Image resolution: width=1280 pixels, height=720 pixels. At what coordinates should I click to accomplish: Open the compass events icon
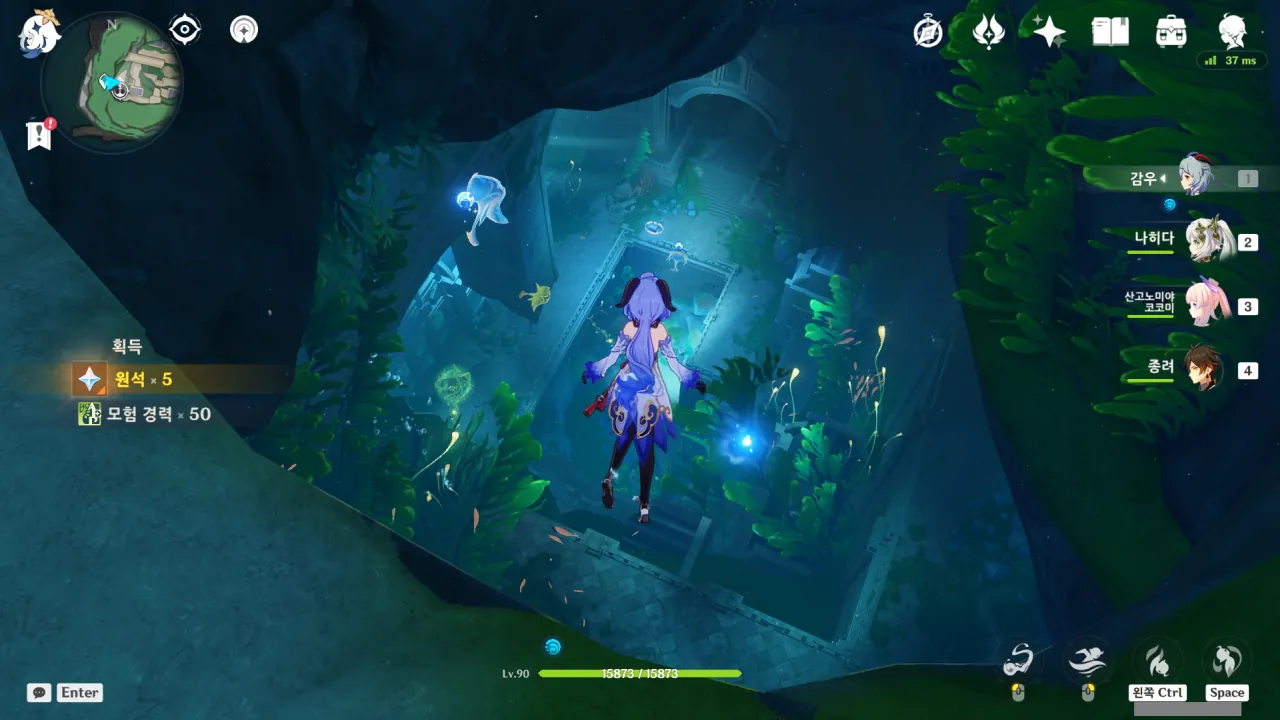[928, 32]
